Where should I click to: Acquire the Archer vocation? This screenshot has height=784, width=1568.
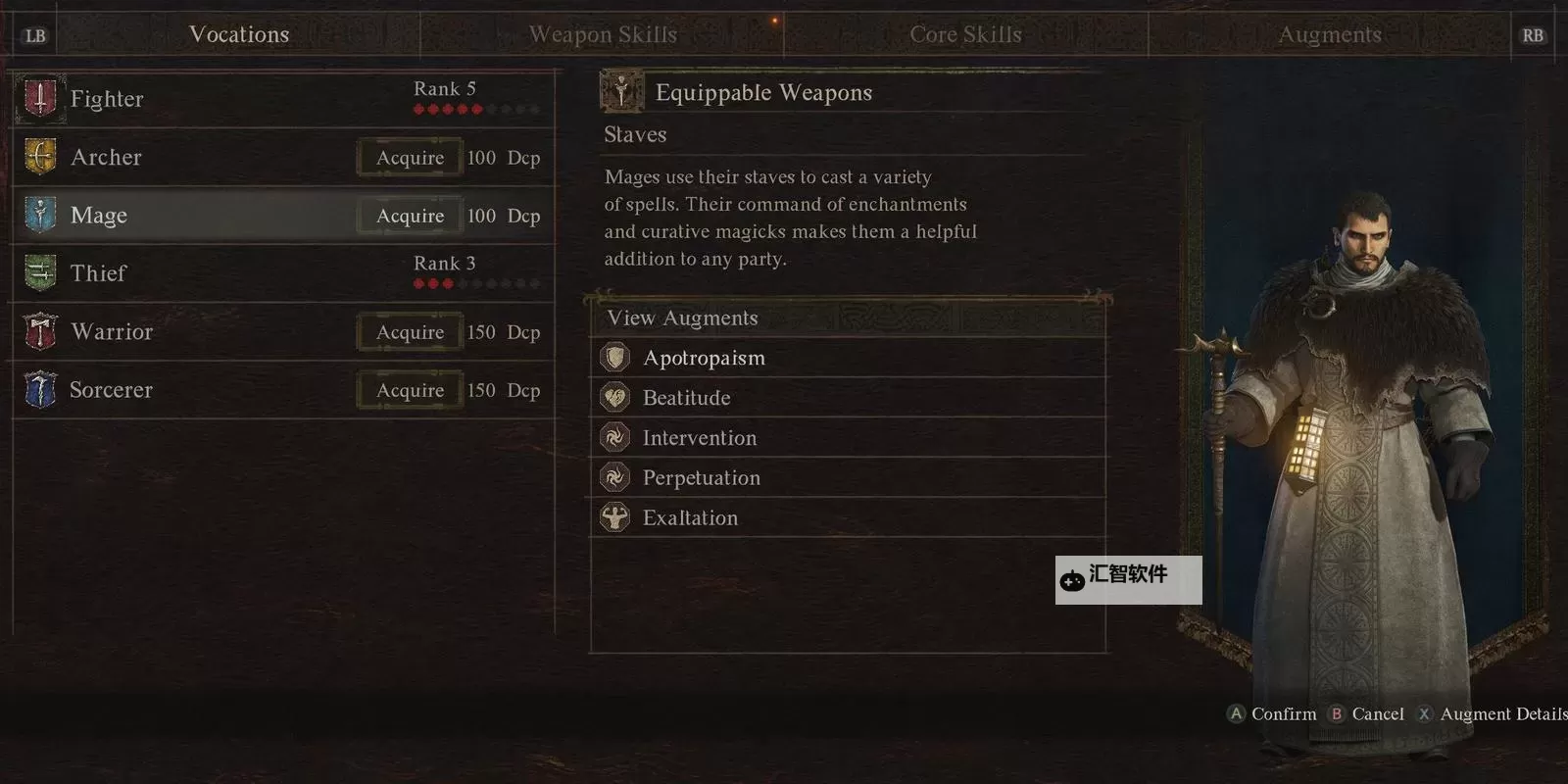(410, 158)
